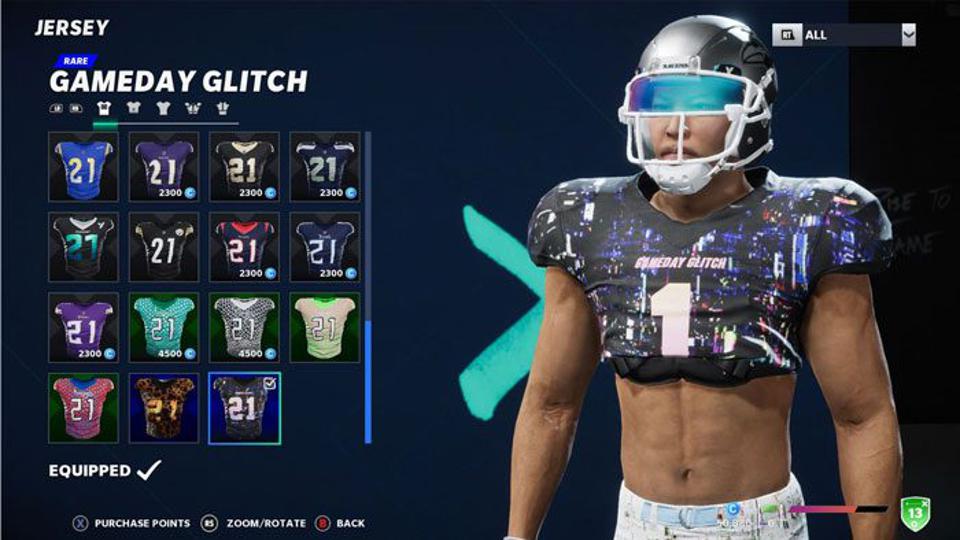
Task: Pick the black jersey with teal 21
Action: 83,247
